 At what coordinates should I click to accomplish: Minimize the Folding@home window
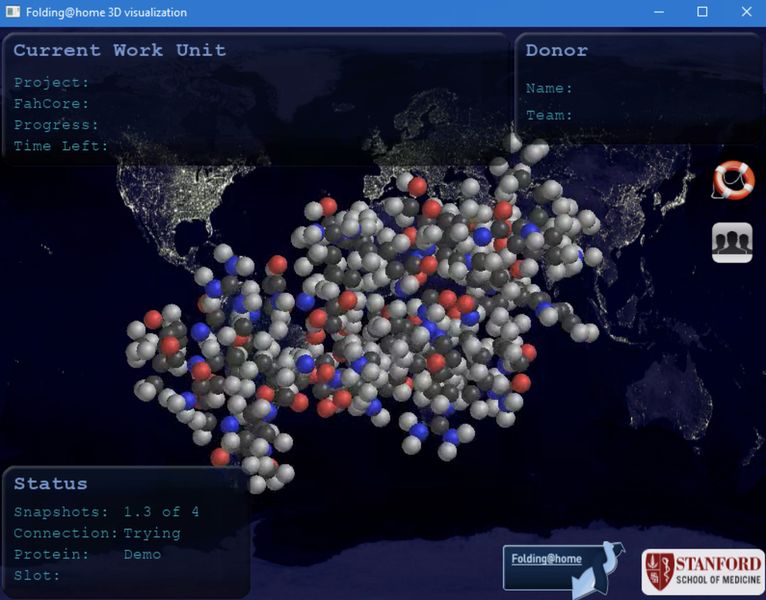(659, 12)
